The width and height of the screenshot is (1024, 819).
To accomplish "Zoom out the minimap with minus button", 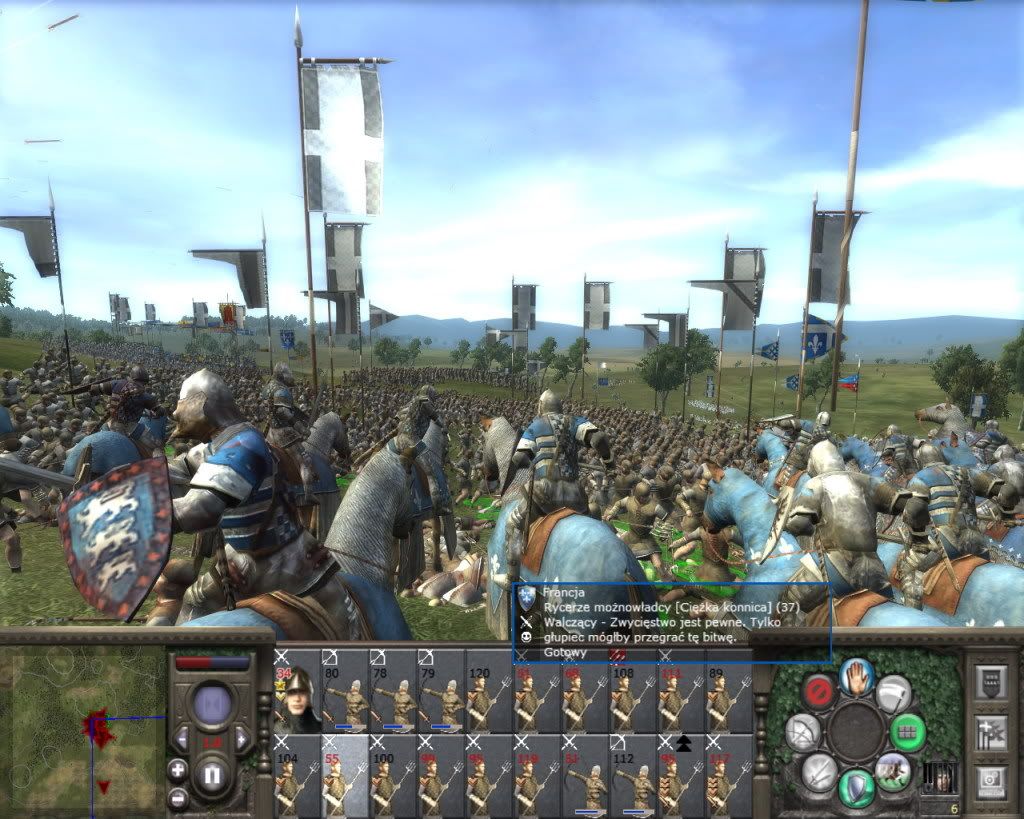I will click(178, 798).
